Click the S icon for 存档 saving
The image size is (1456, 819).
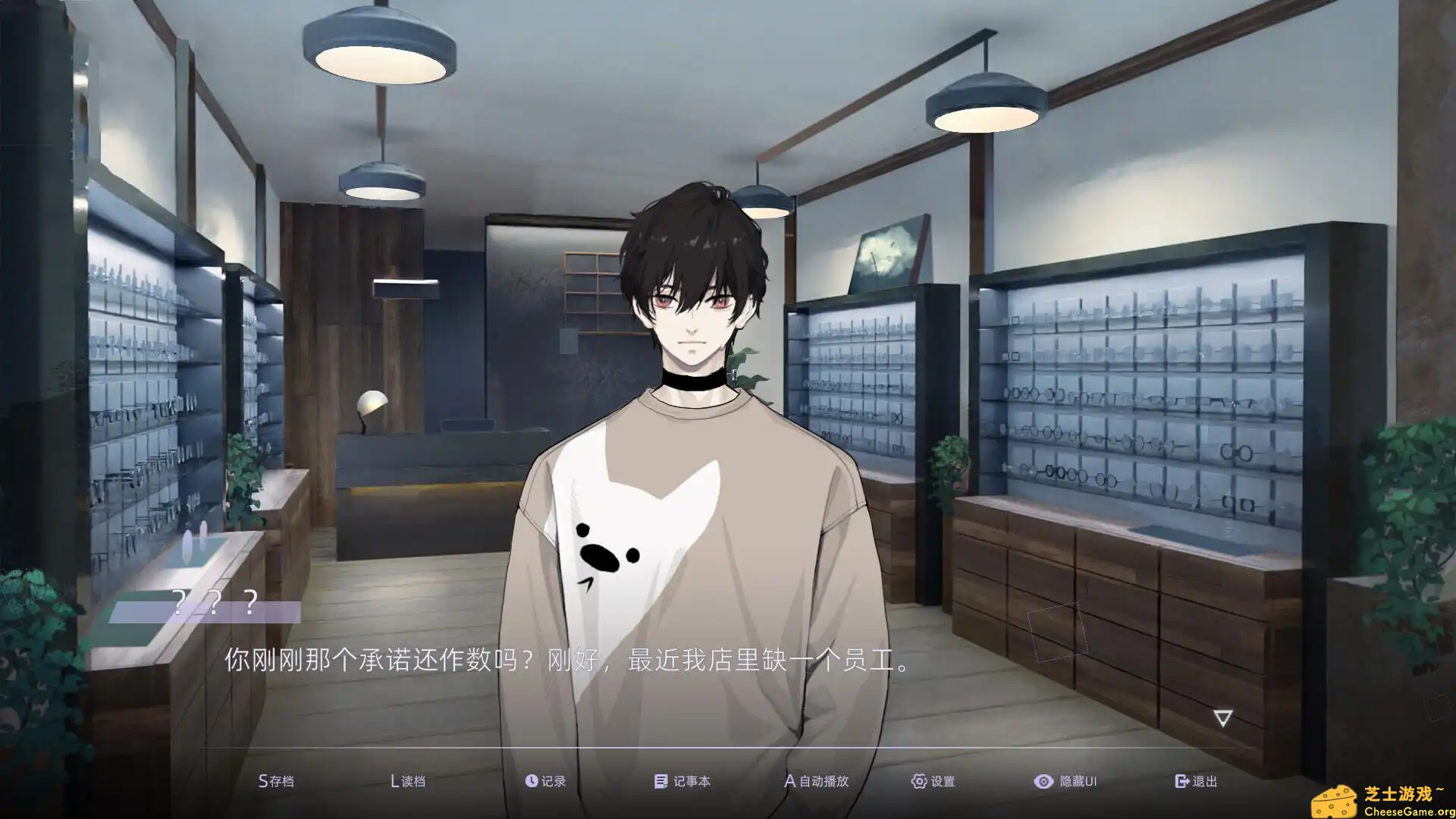tap(262, 780)
